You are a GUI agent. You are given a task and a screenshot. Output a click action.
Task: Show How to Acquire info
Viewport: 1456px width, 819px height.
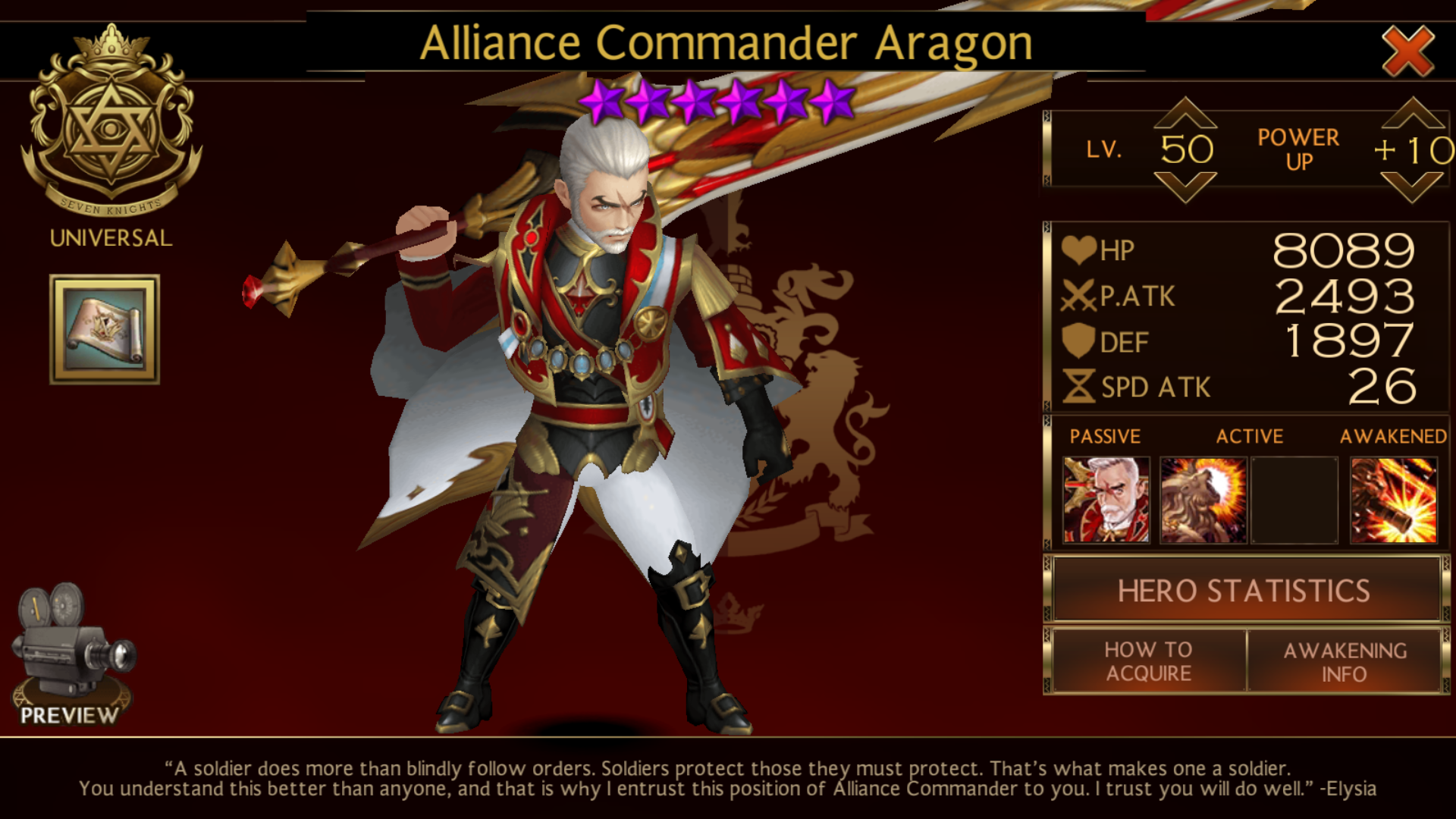point(1148,661)
